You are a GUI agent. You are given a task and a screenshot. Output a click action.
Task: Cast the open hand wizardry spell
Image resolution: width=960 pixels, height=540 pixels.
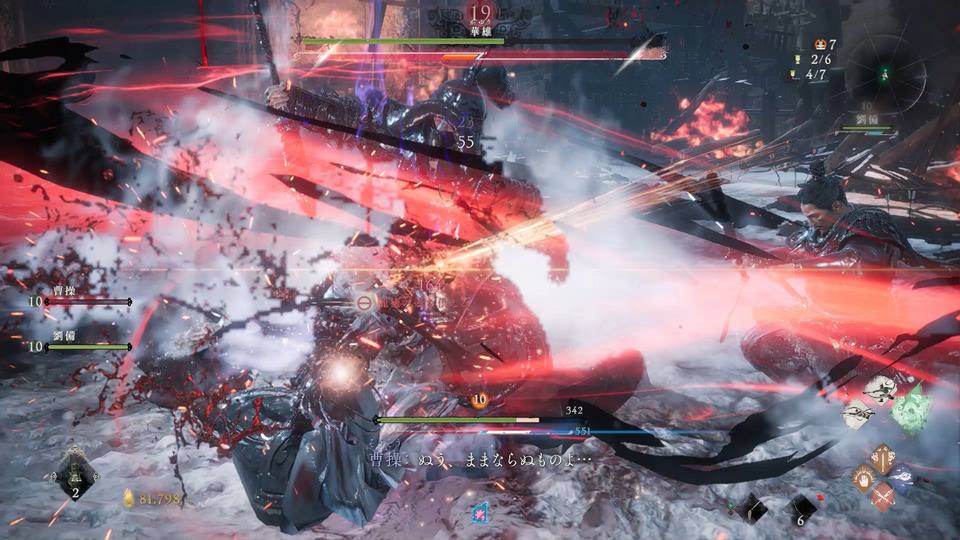pyautogui.click(x=864, y=478)
